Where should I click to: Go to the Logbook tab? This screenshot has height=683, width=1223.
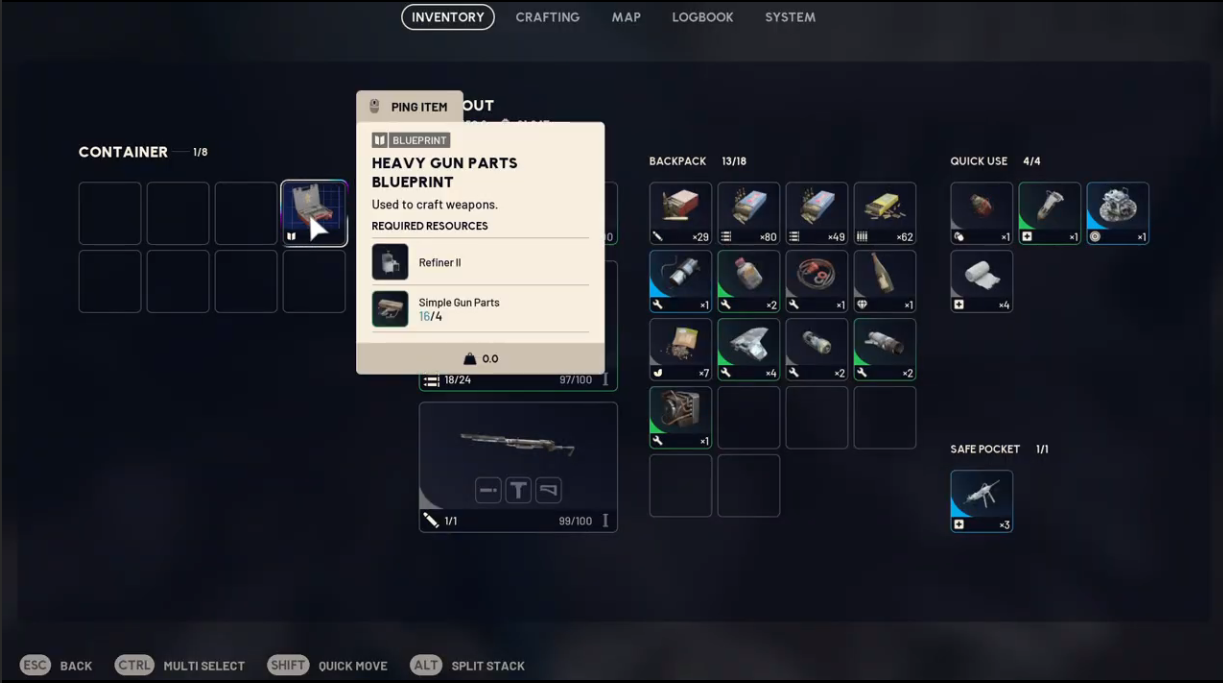click(702, 17)
